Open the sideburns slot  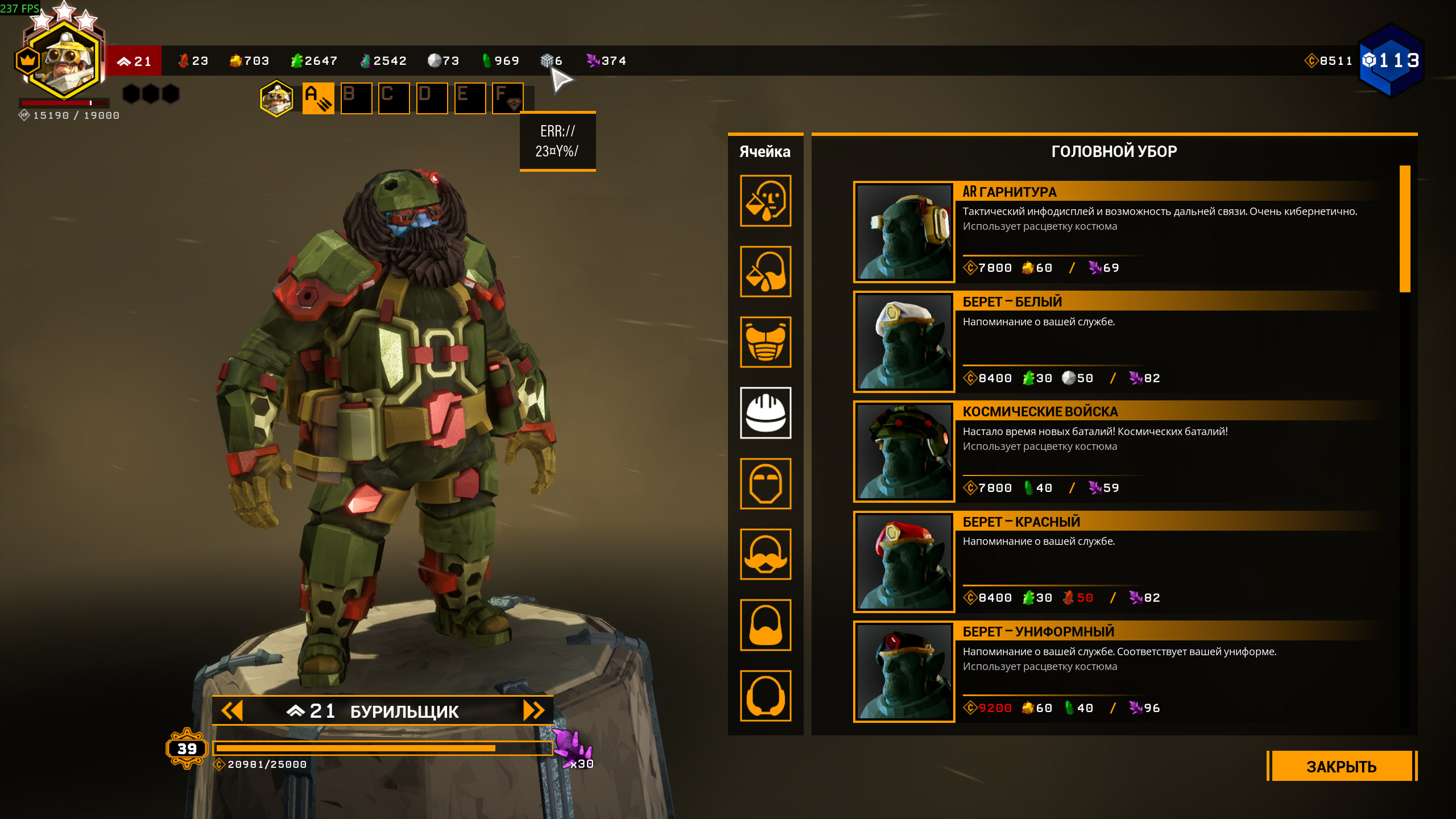pyautogui.click(x=766, y=695)
